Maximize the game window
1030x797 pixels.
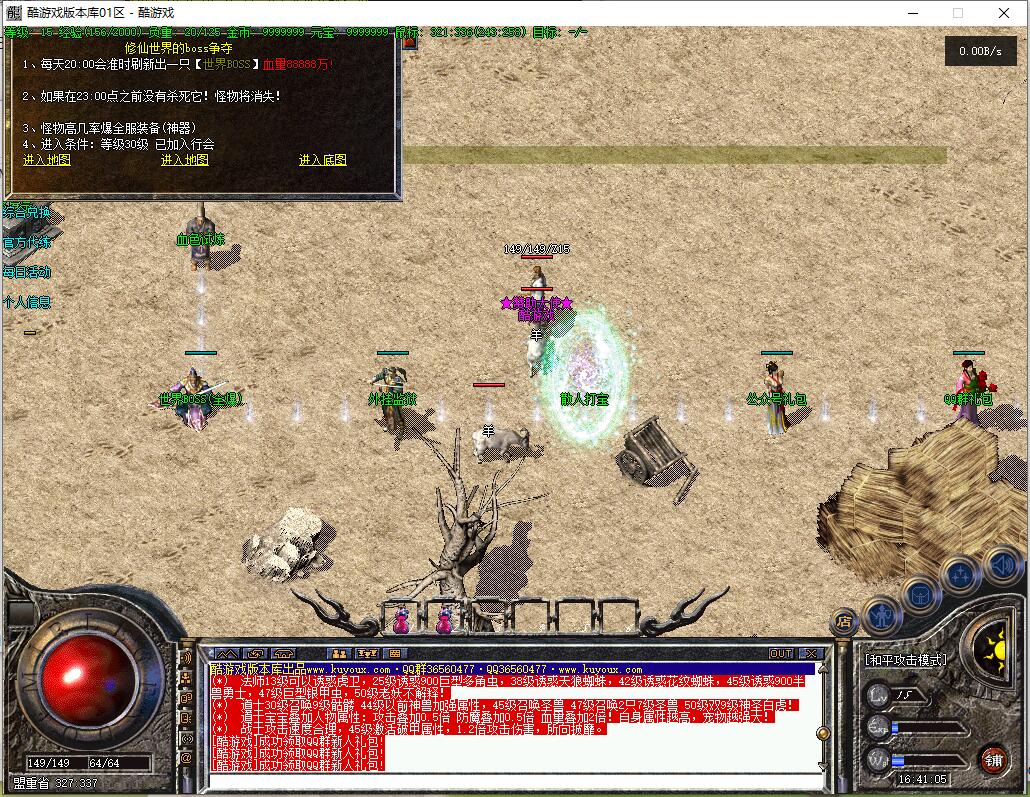pyautogui.click(x=957, y=14)
